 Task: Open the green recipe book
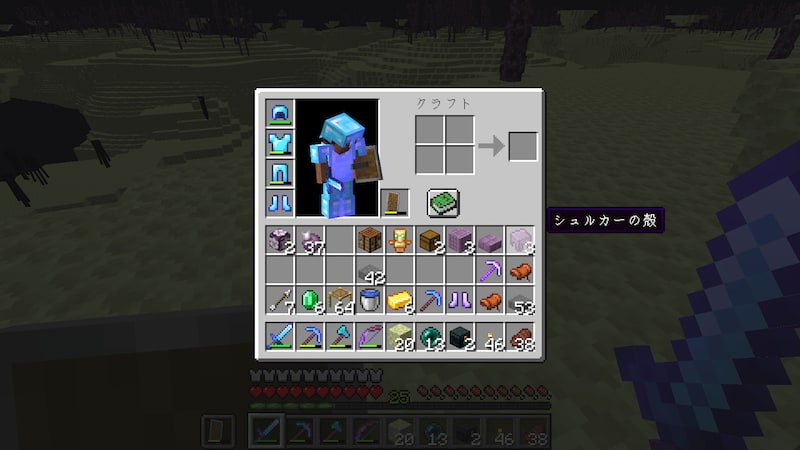[x=443, y=203]
